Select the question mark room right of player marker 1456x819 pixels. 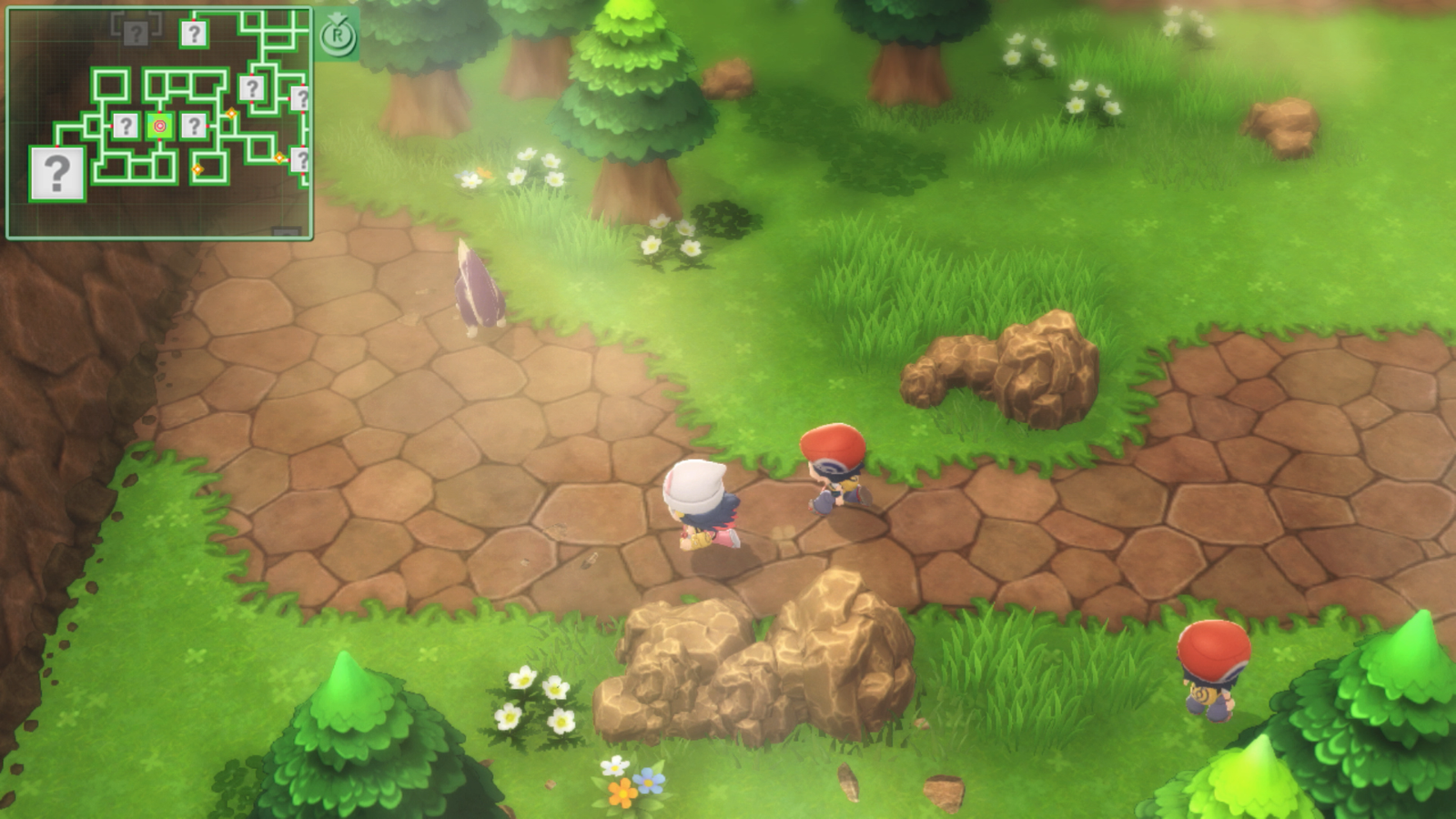[195, 126]
